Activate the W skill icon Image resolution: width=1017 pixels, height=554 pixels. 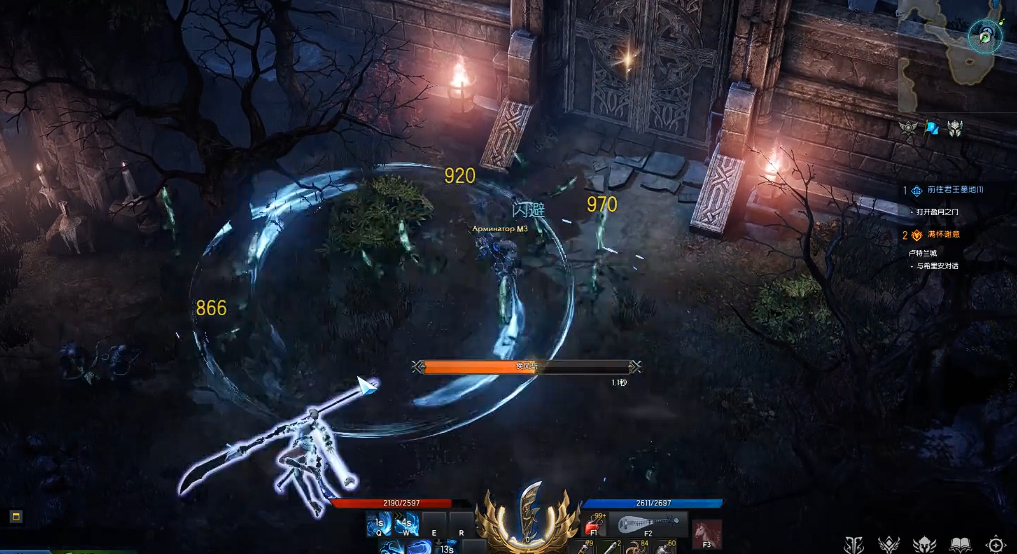click(x=405, y=522)
